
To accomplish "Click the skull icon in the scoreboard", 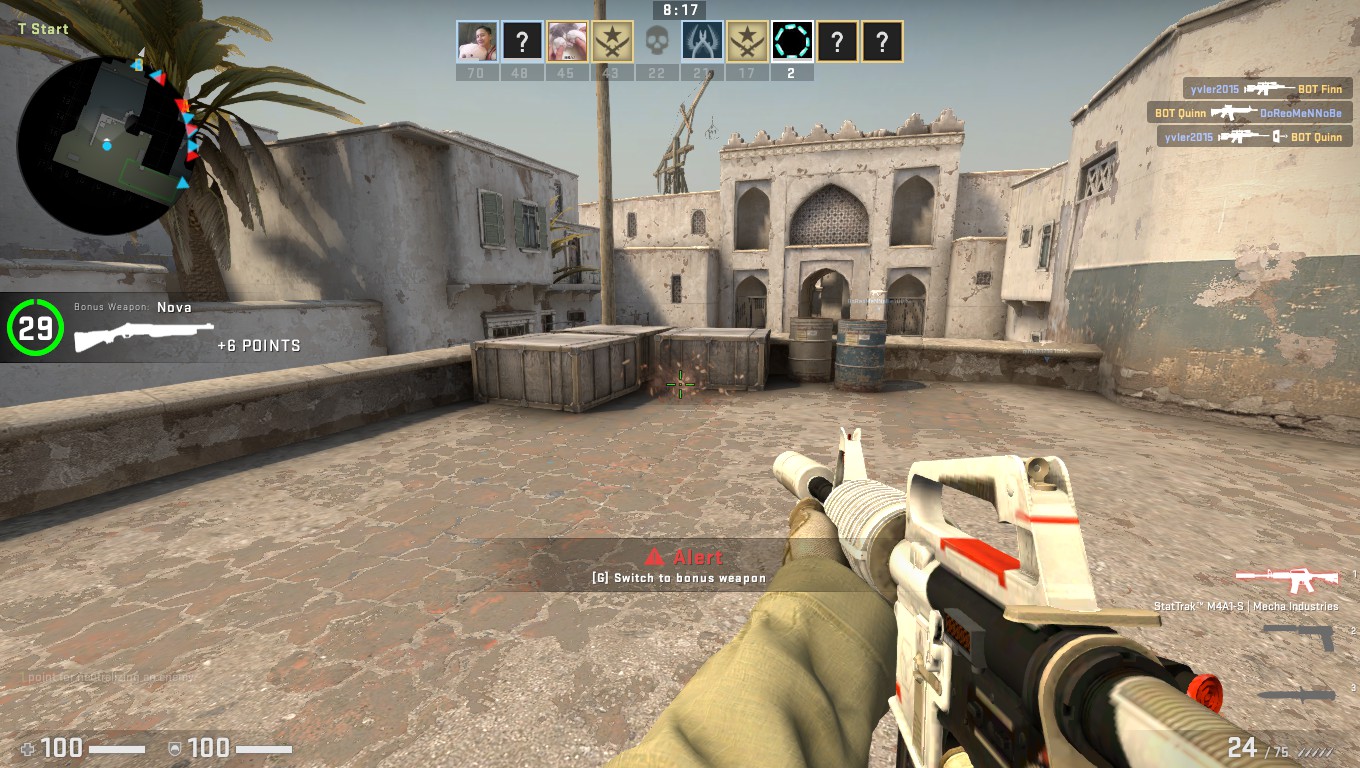I will pos(656,42).
